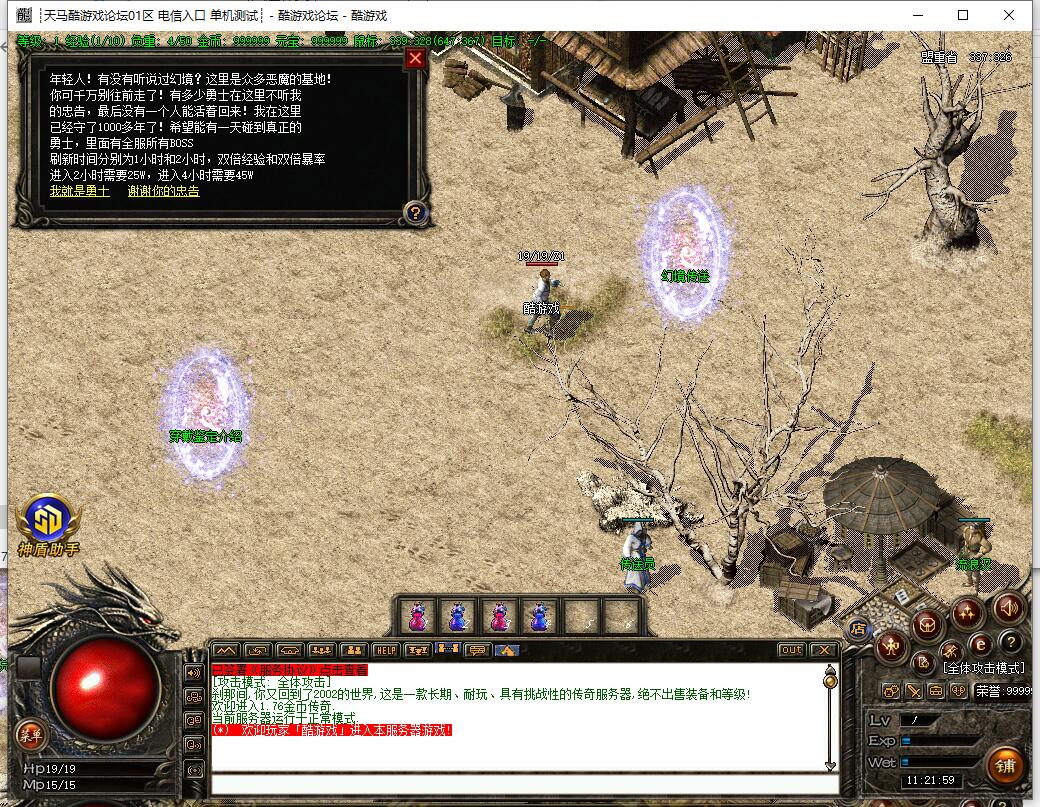Open the character equipment round button
The image size is (1040, 807).
(x=890, y=647)
